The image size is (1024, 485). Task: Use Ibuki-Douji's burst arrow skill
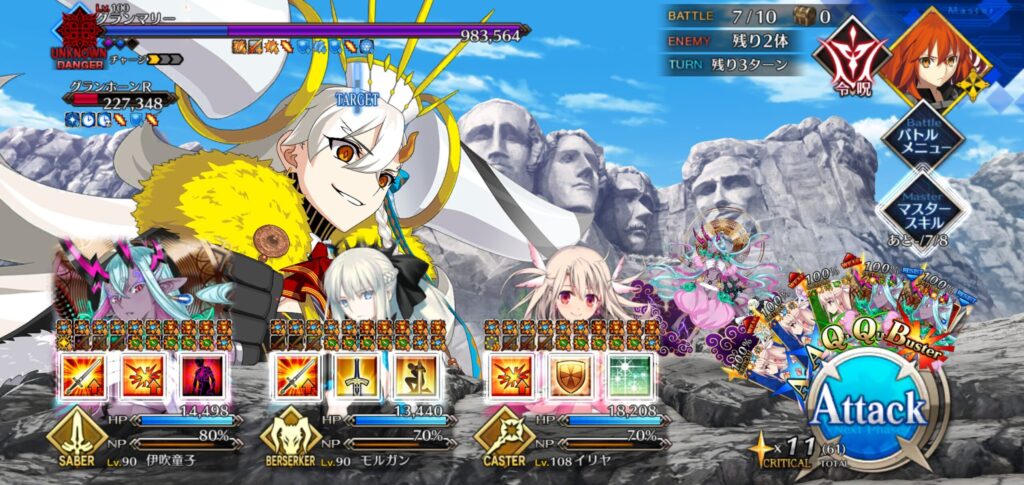point(141,377)
